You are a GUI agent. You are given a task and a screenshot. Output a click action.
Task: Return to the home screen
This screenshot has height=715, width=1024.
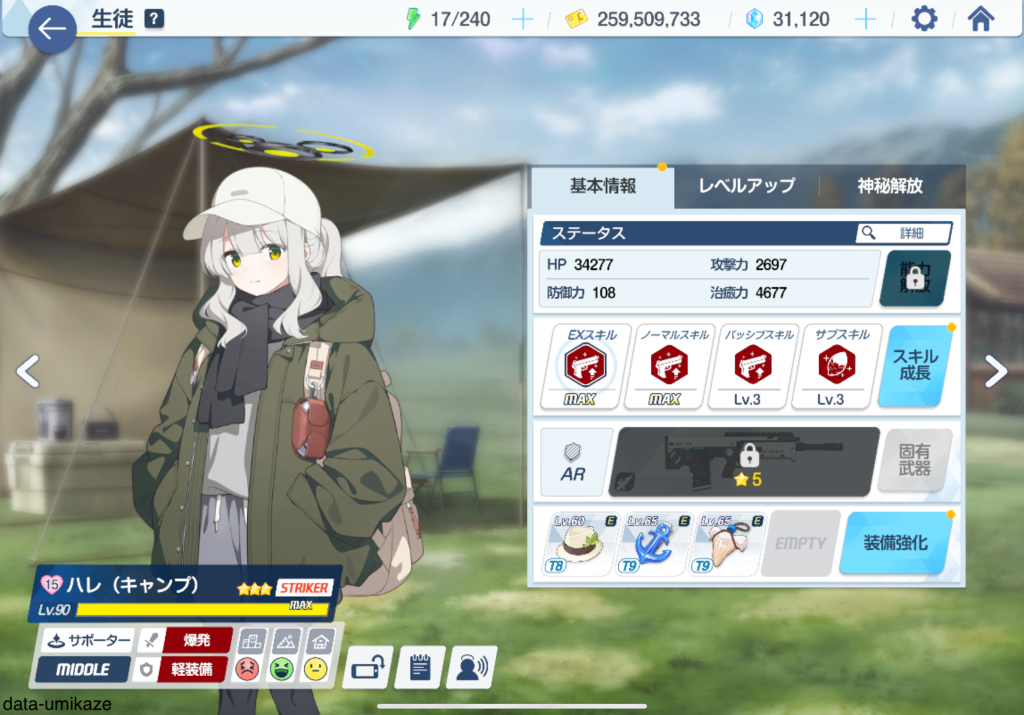(x=981, y=19)
